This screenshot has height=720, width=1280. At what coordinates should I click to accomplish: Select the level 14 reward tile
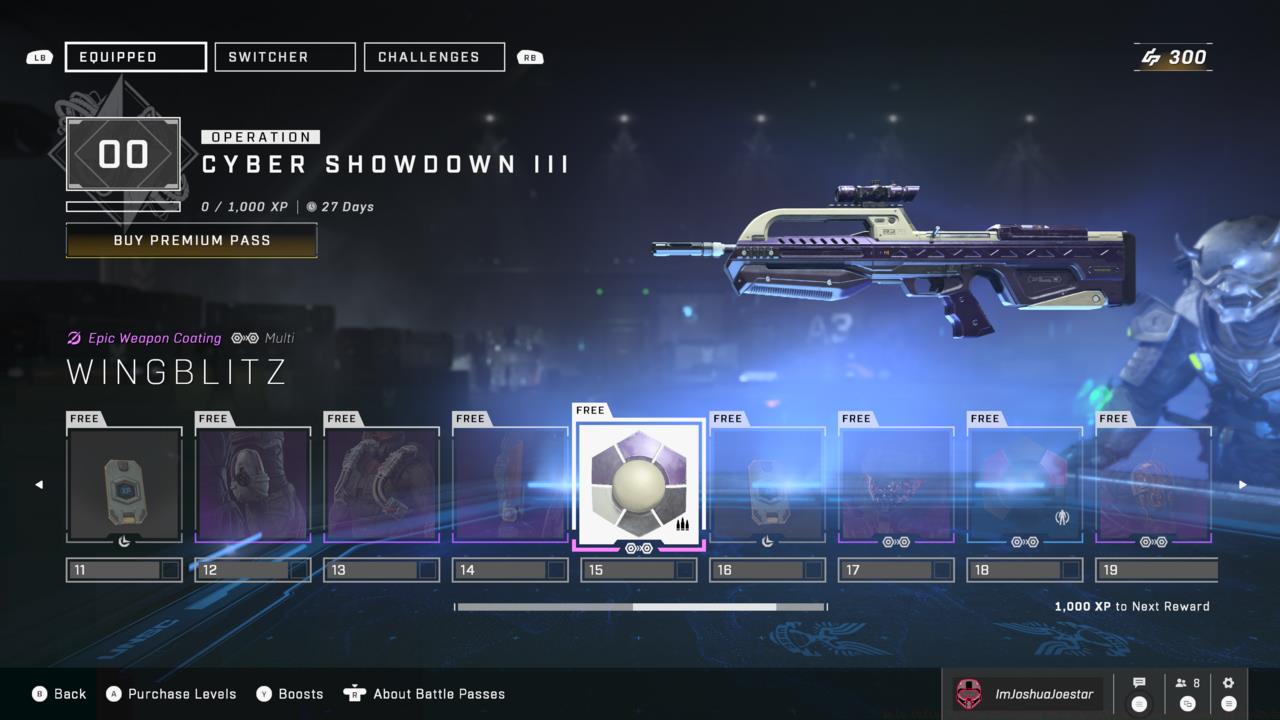(510, 485)
